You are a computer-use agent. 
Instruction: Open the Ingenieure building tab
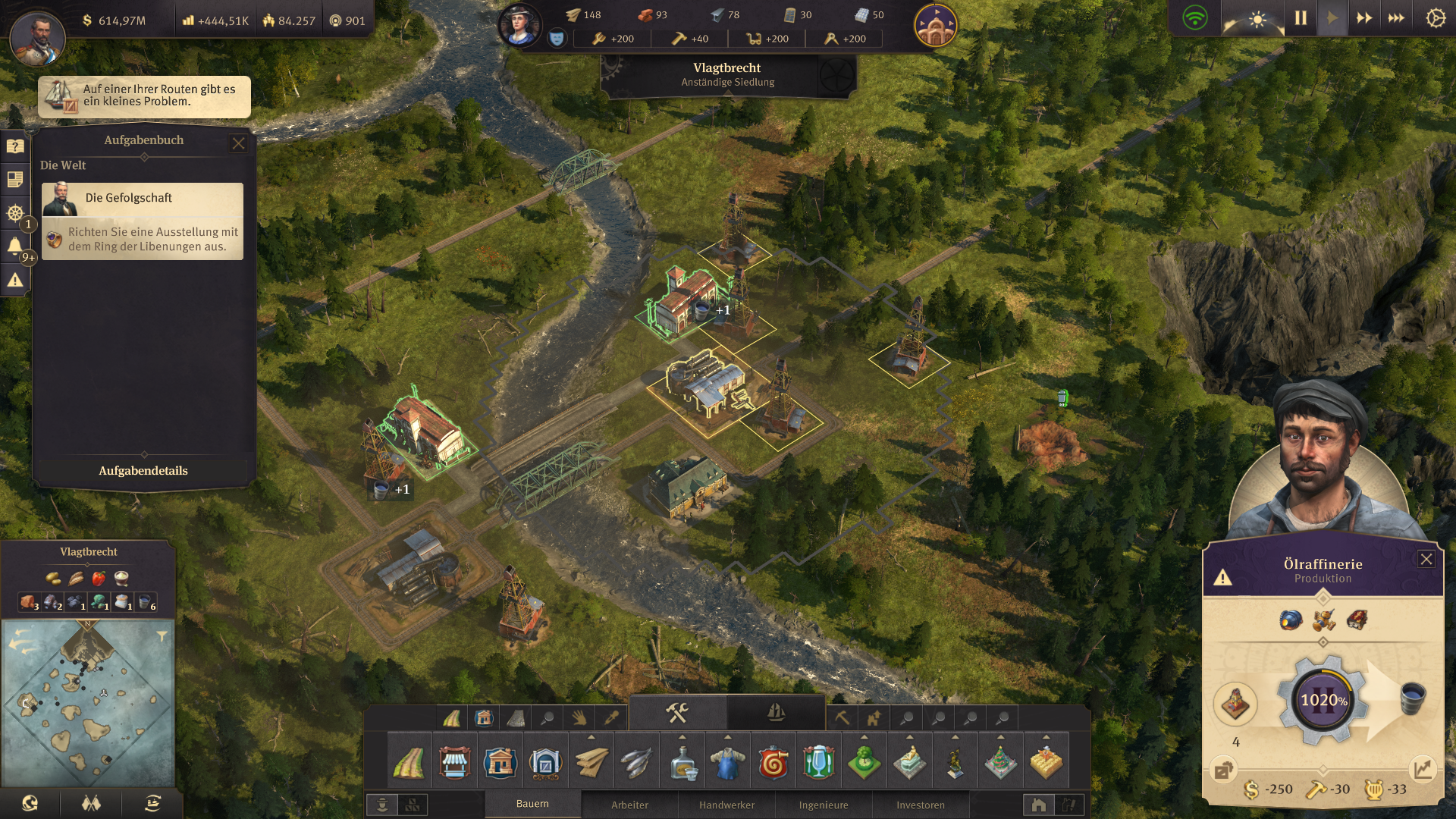(824, 805)
